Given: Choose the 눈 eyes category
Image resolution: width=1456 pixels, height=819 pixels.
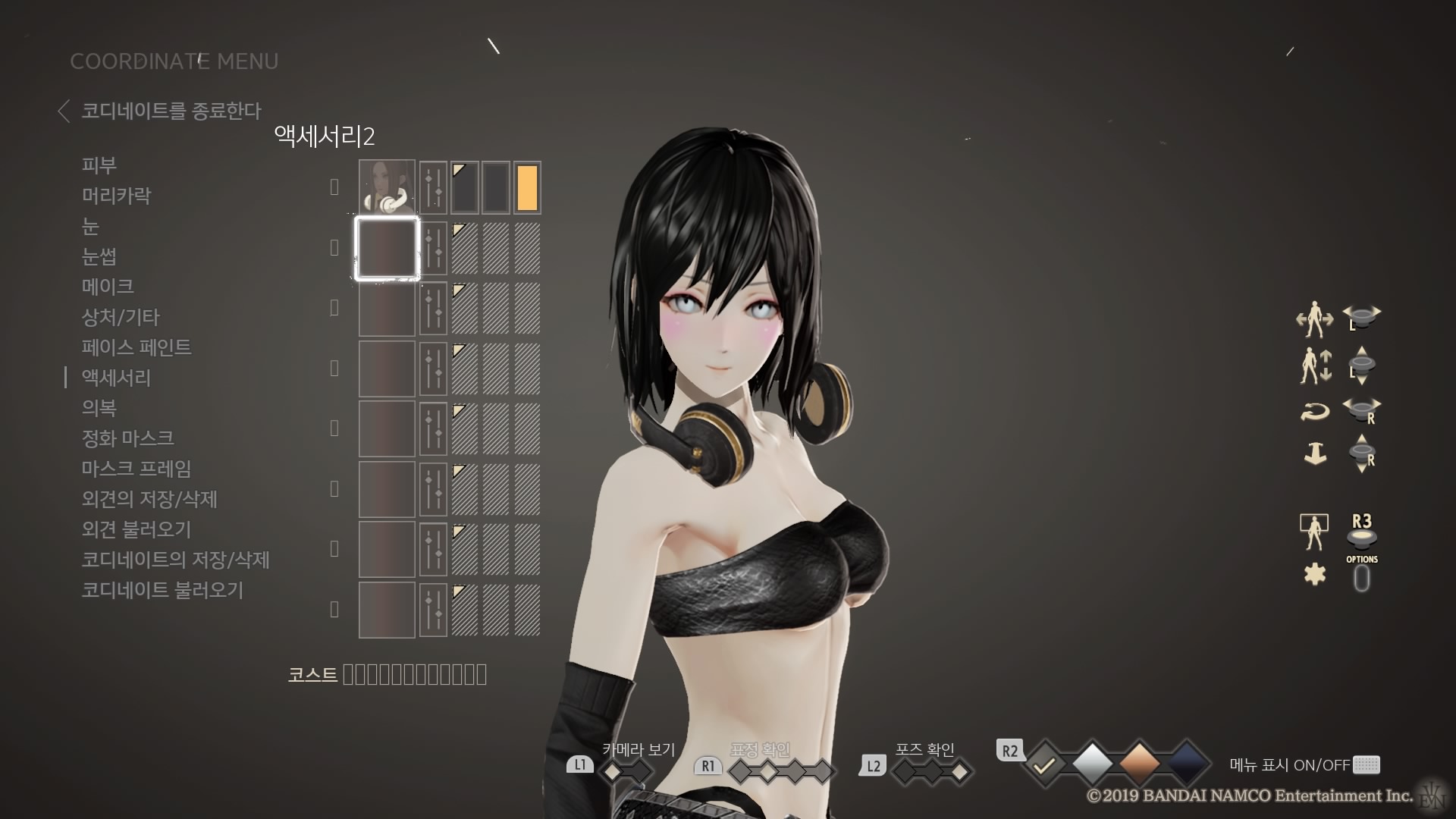Looking at the screenshot, I should 90,226.
